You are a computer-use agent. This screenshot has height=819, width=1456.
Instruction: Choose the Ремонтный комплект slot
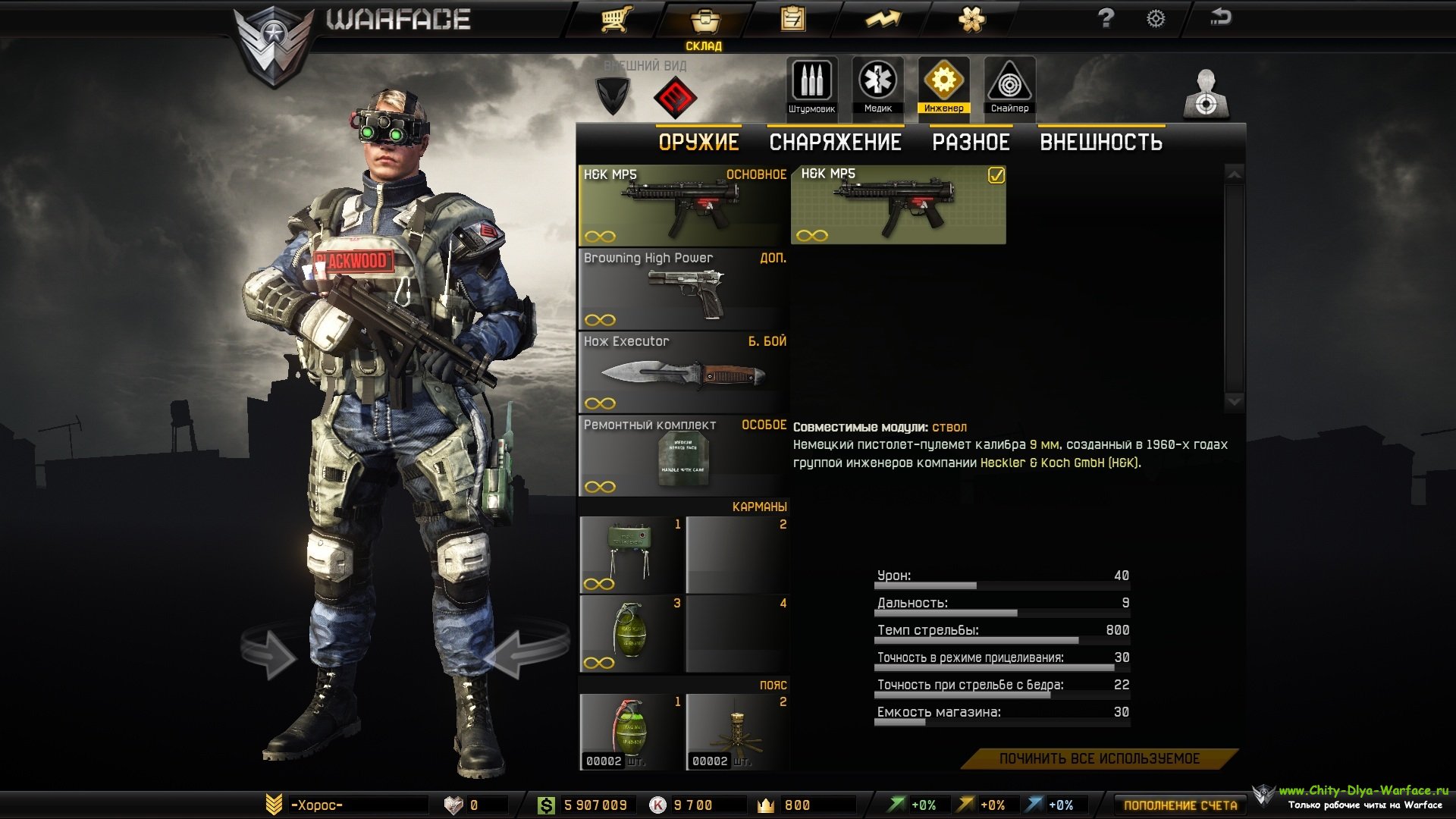coord(682,456)
